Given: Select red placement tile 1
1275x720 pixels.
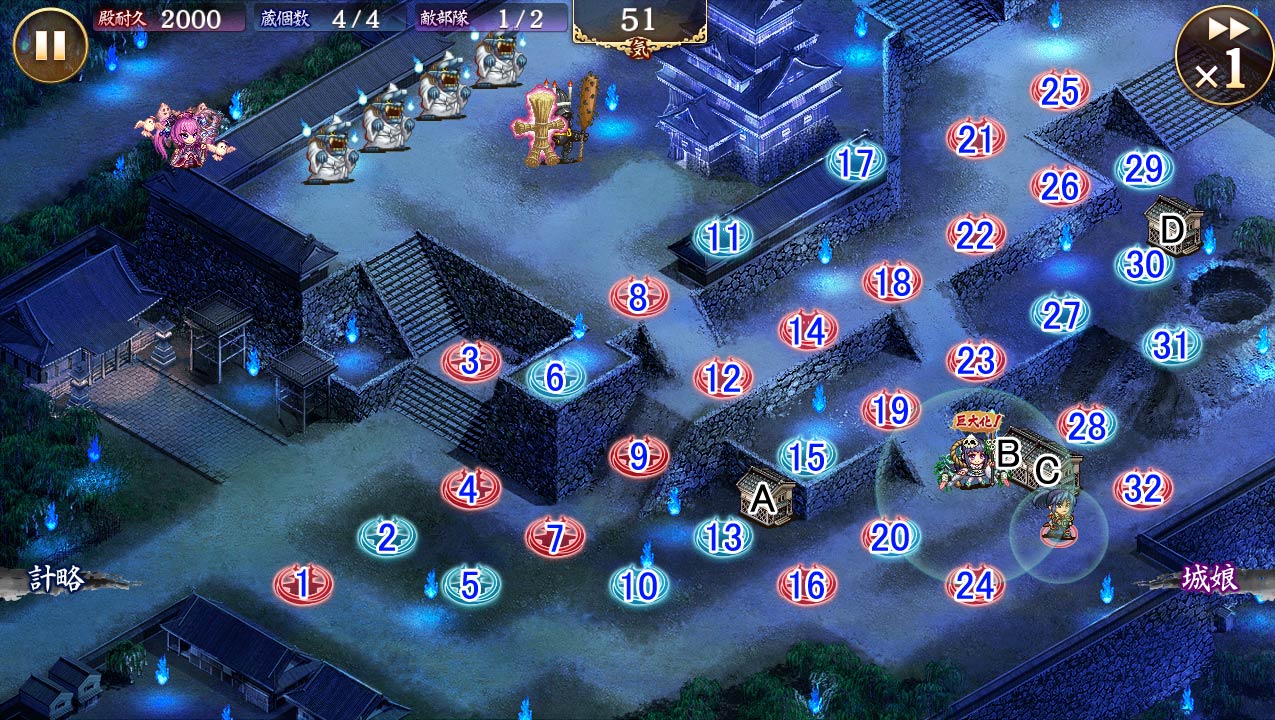Looking at the screenshot, I should (x=303, y=582).
